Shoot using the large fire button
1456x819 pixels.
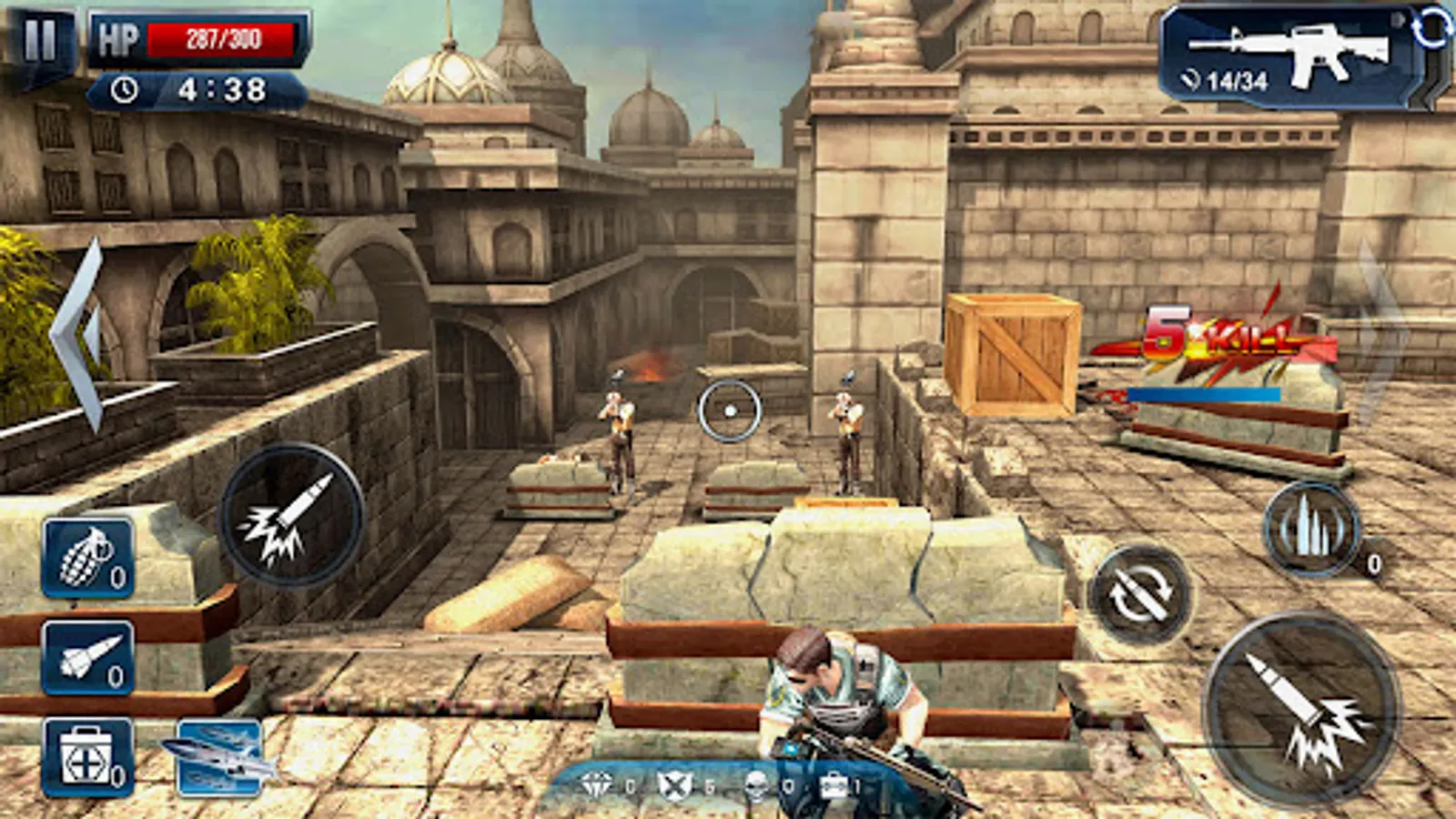[1301, 710]
